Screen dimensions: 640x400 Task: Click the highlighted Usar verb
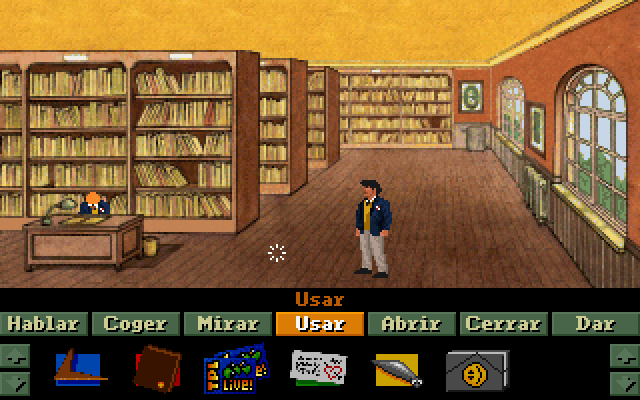320,324
